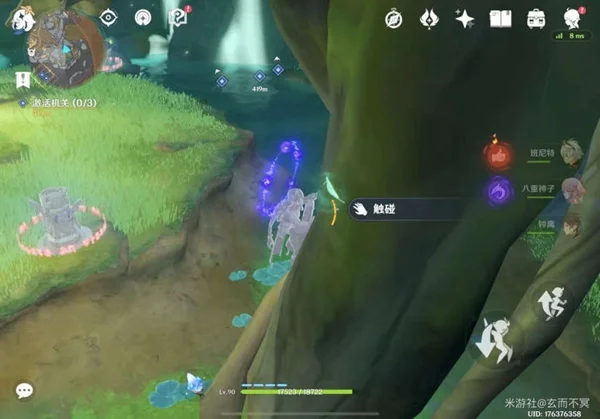Open the events compass icon
The image size is (600, 419).
(x=396, y=18)
